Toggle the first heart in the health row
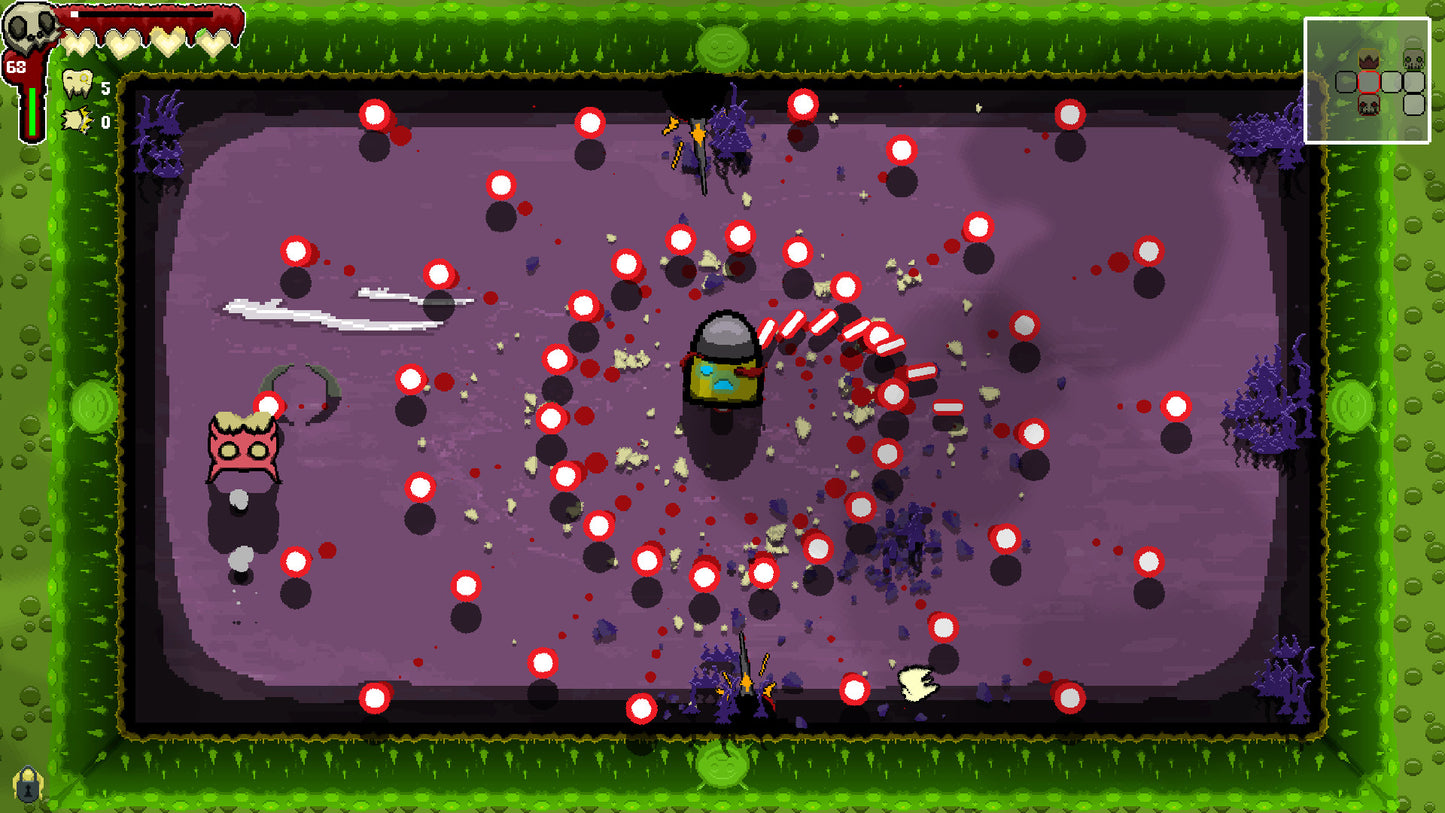This screenshot has width=1445, height=813. pos(78,40)
